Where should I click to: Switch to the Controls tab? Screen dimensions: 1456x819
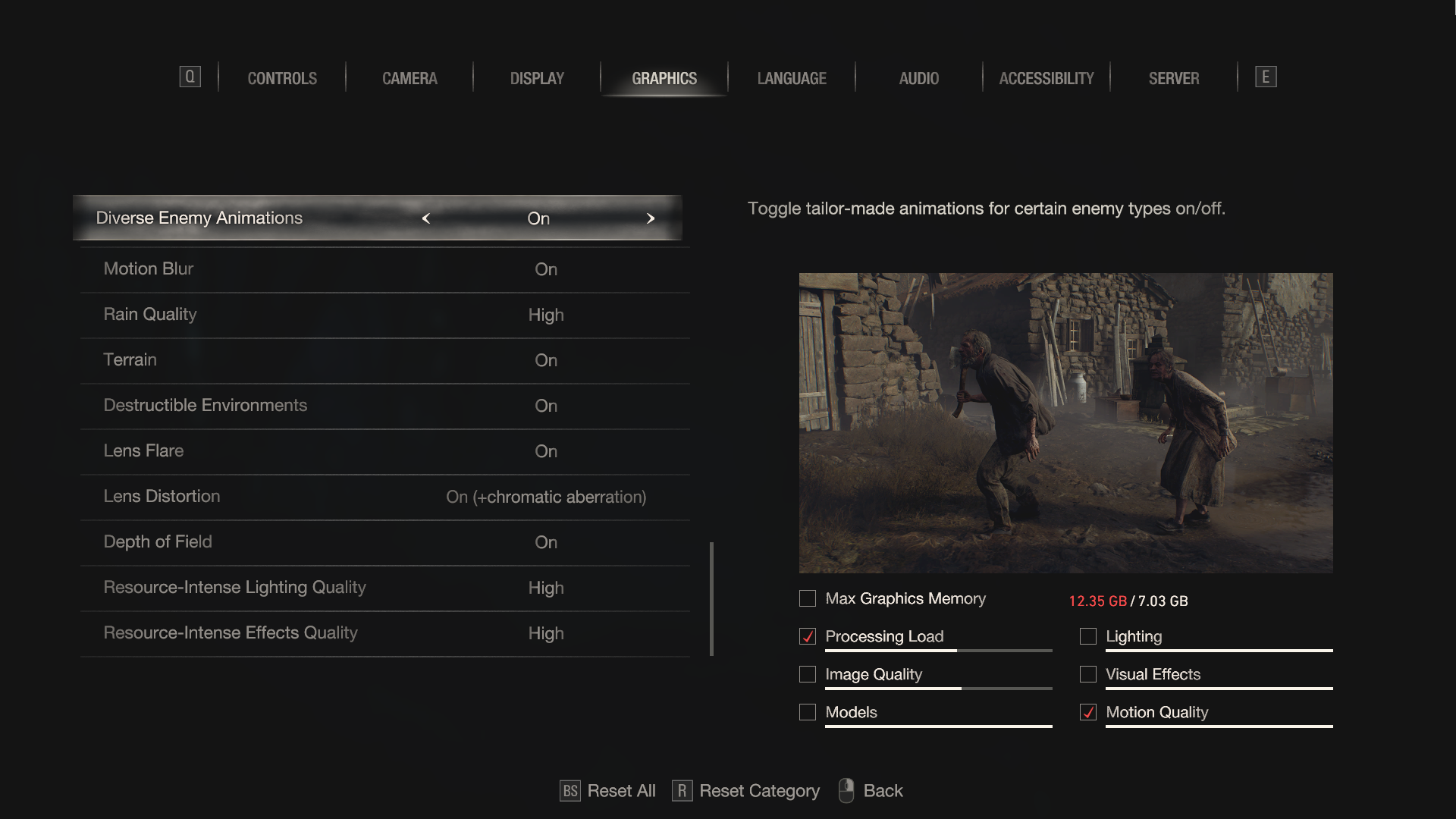click(282, 78)
